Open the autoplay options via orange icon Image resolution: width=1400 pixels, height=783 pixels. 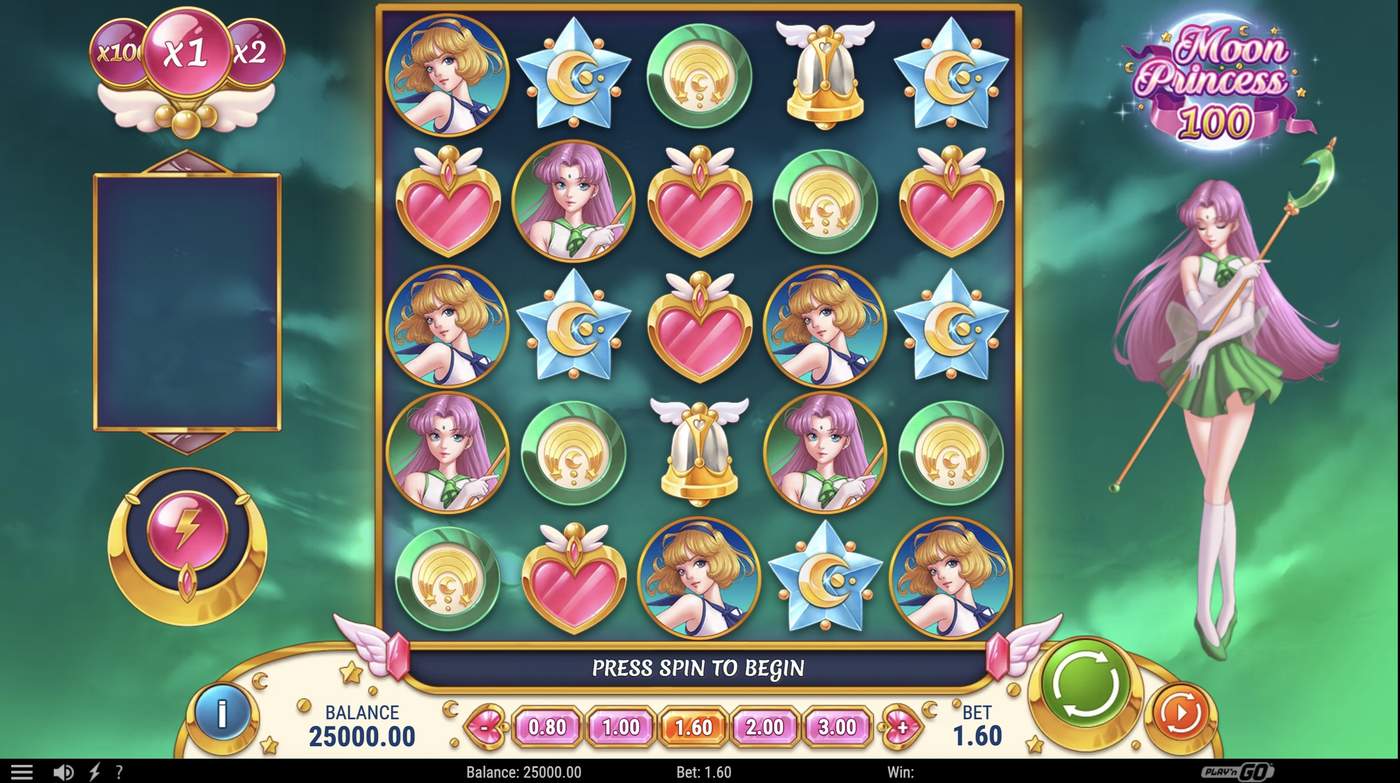tap(1180, 710)
